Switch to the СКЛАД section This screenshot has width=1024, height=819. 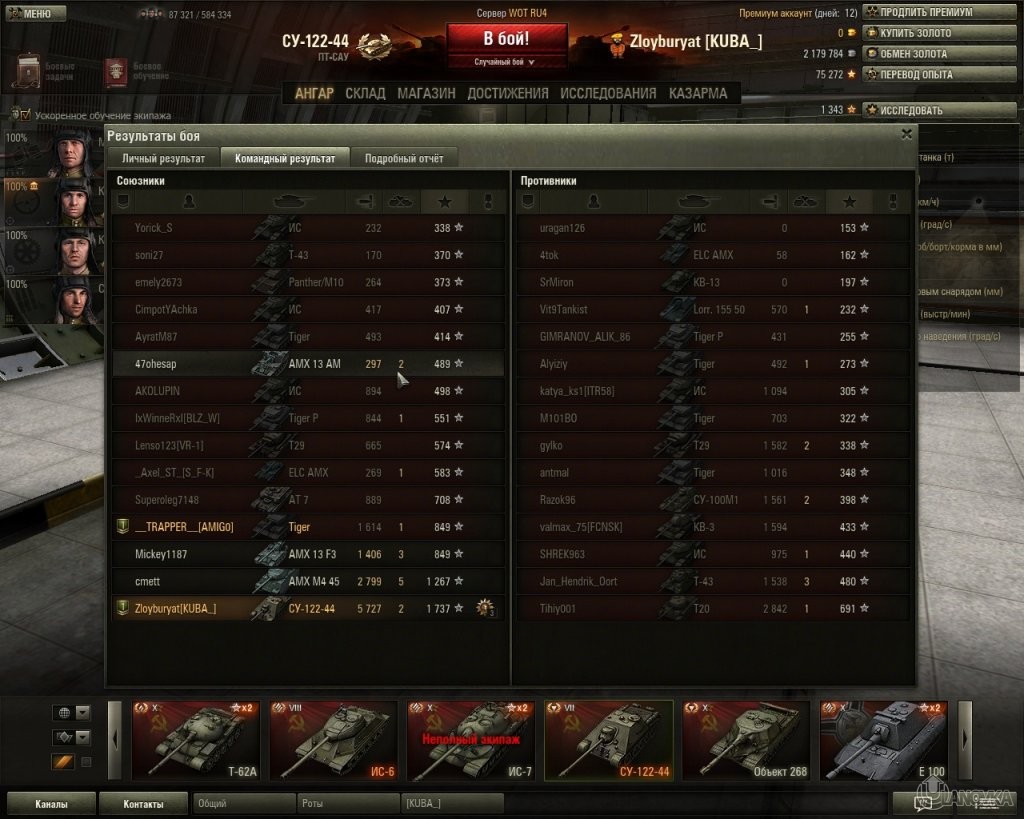click(365, 93)
